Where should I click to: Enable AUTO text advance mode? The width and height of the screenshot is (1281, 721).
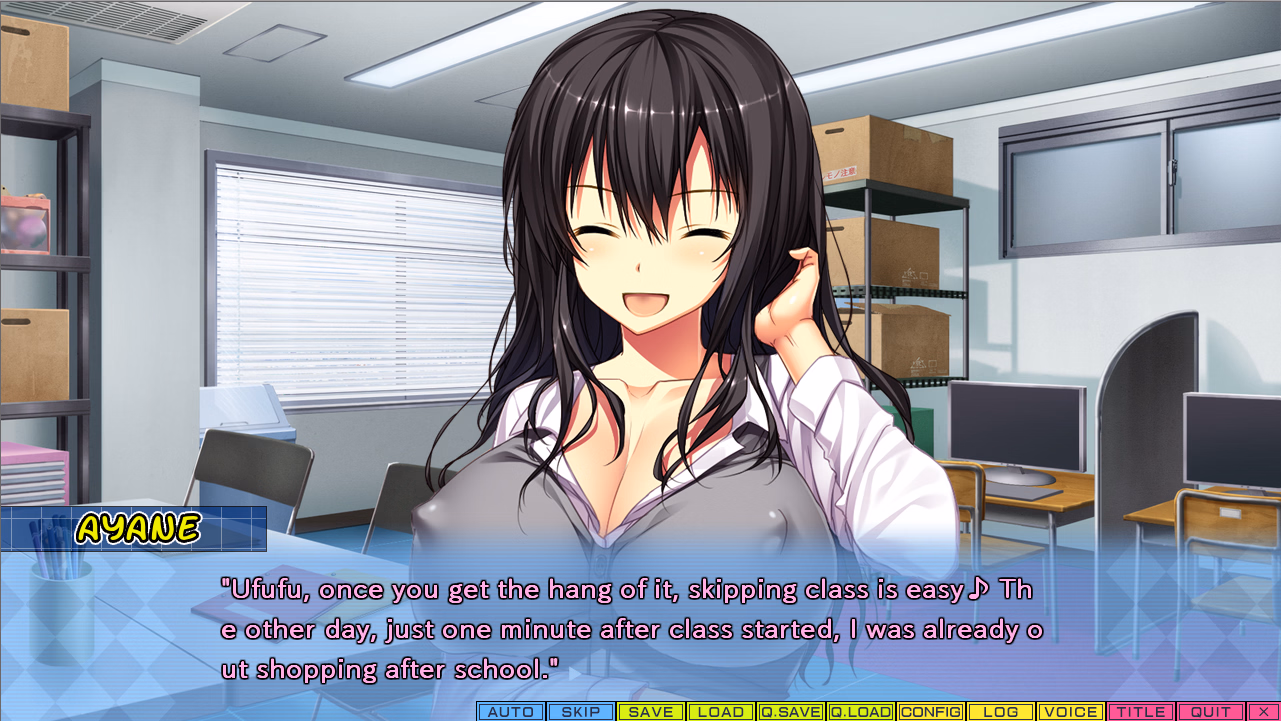(x=511, y=712)
